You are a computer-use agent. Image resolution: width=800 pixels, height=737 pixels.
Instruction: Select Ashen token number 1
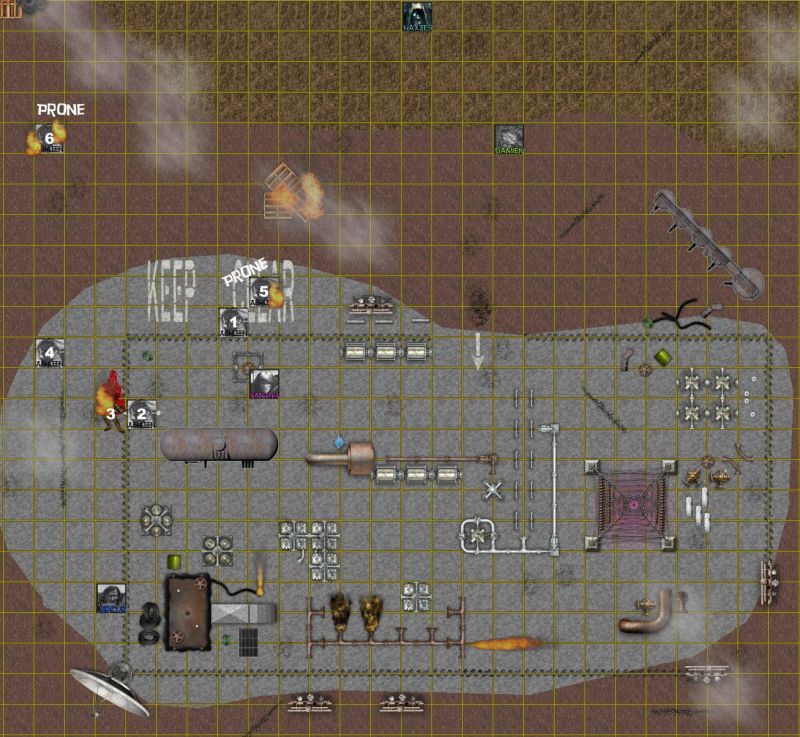click(233, 322)
